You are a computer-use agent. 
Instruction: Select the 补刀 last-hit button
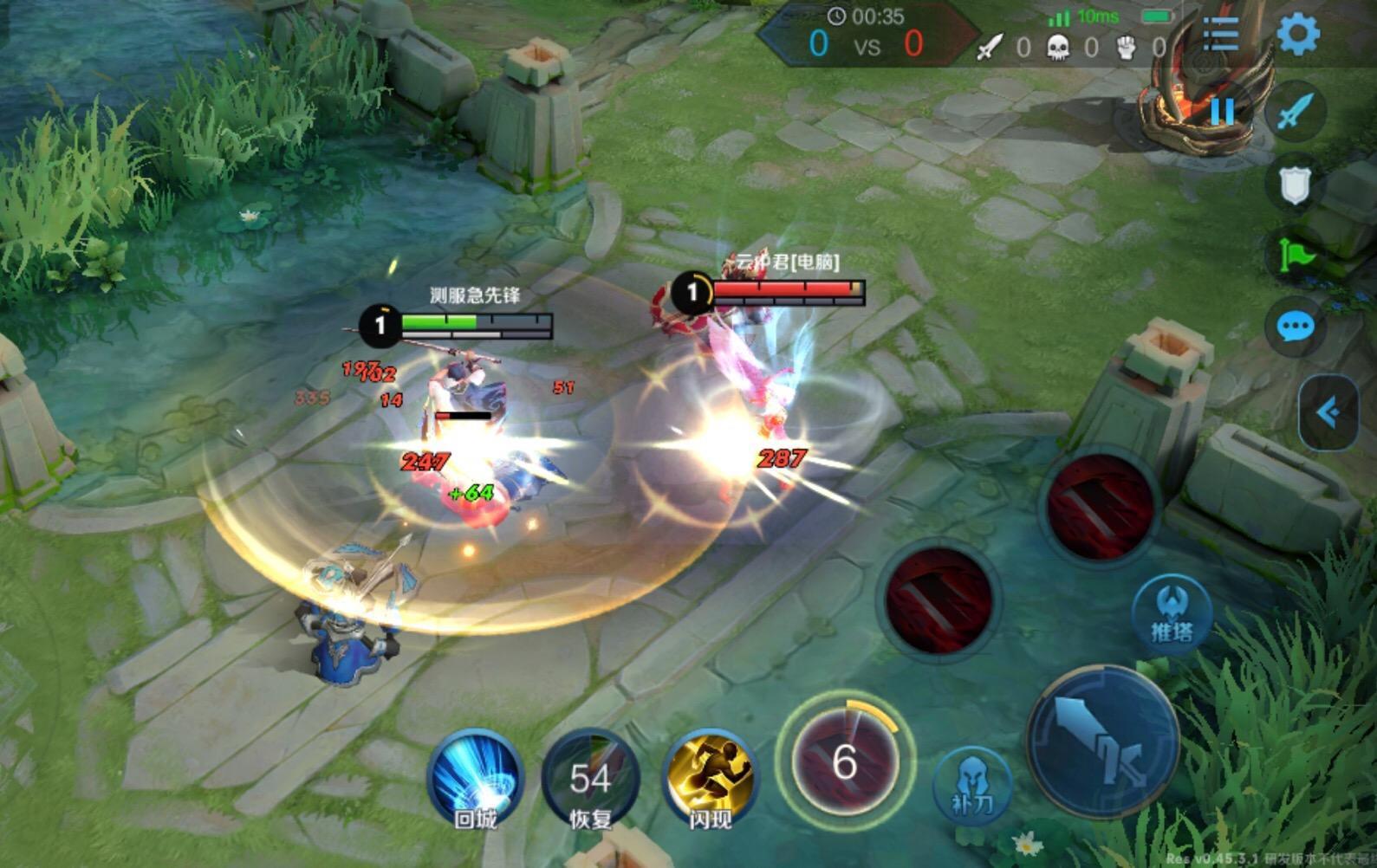coord(971,786)
